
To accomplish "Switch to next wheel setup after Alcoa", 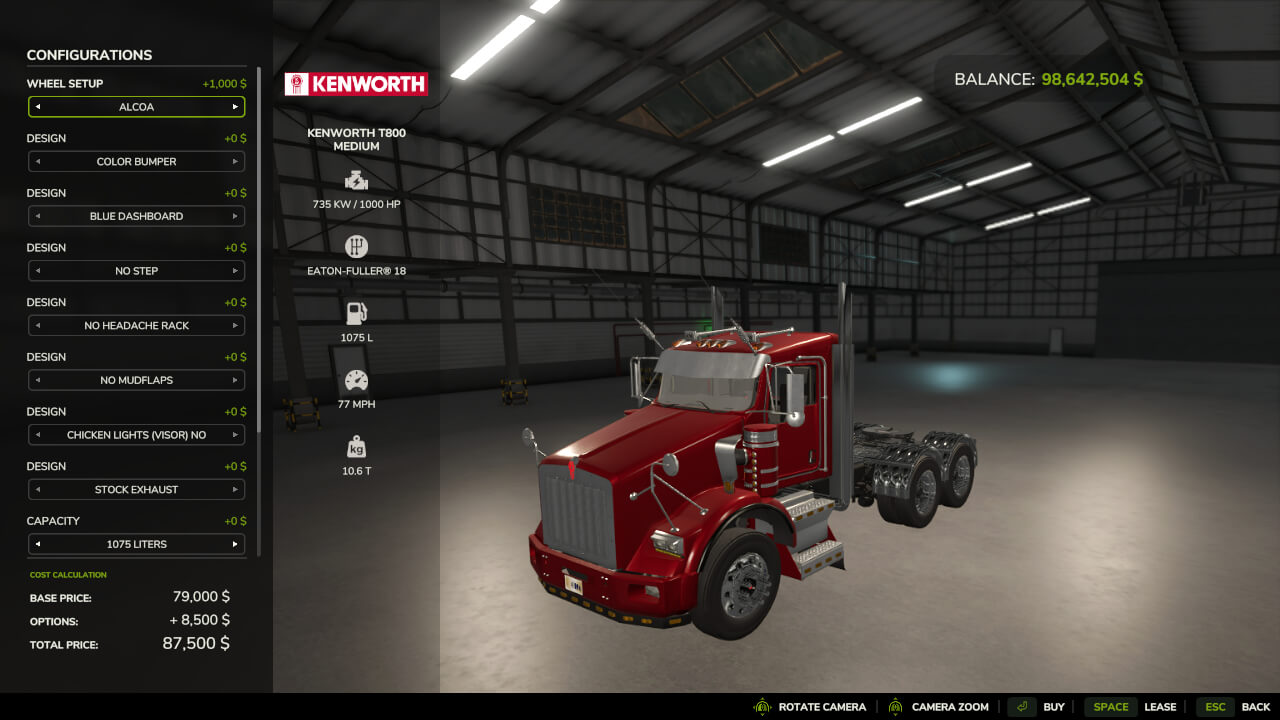I will [x=235, y=107].
